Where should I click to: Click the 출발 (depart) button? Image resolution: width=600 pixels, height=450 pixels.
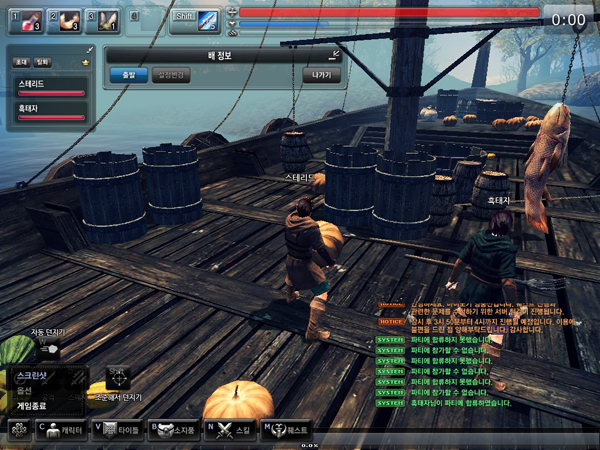click(x=128, y=75)
